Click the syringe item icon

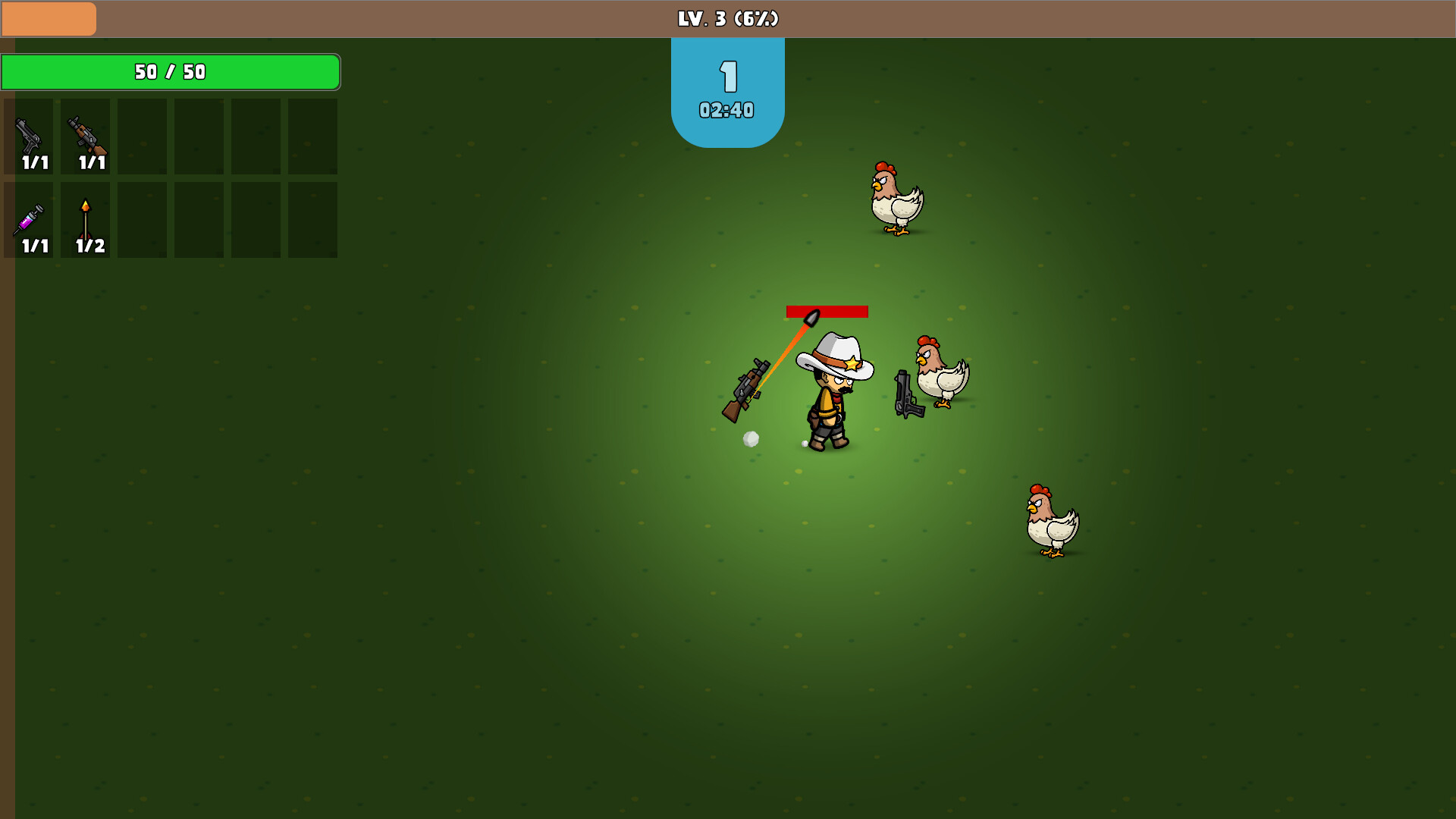point(30,220)
